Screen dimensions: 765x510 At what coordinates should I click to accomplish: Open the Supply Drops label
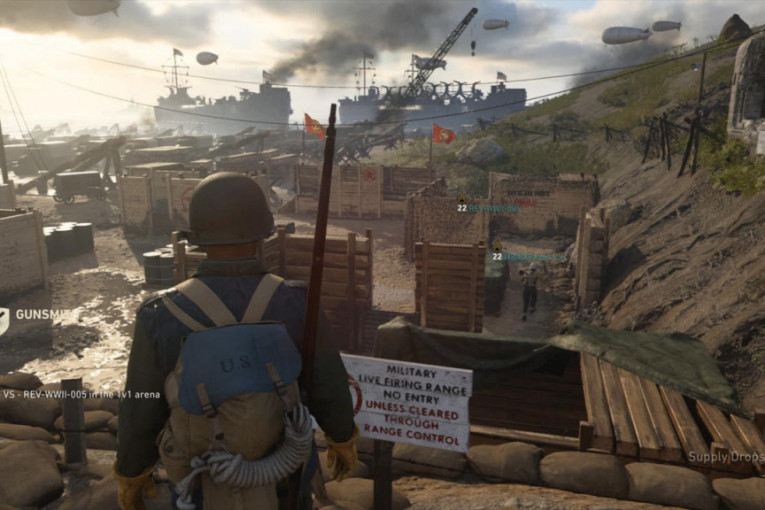(724, 457)
